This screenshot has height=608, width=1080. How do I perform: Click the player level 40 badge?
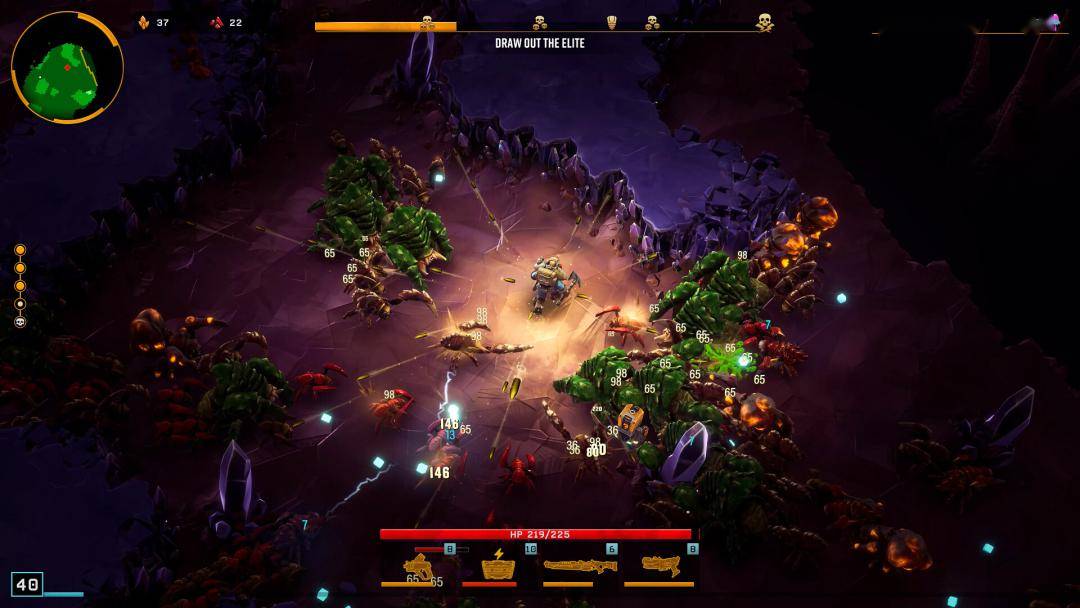27,584
